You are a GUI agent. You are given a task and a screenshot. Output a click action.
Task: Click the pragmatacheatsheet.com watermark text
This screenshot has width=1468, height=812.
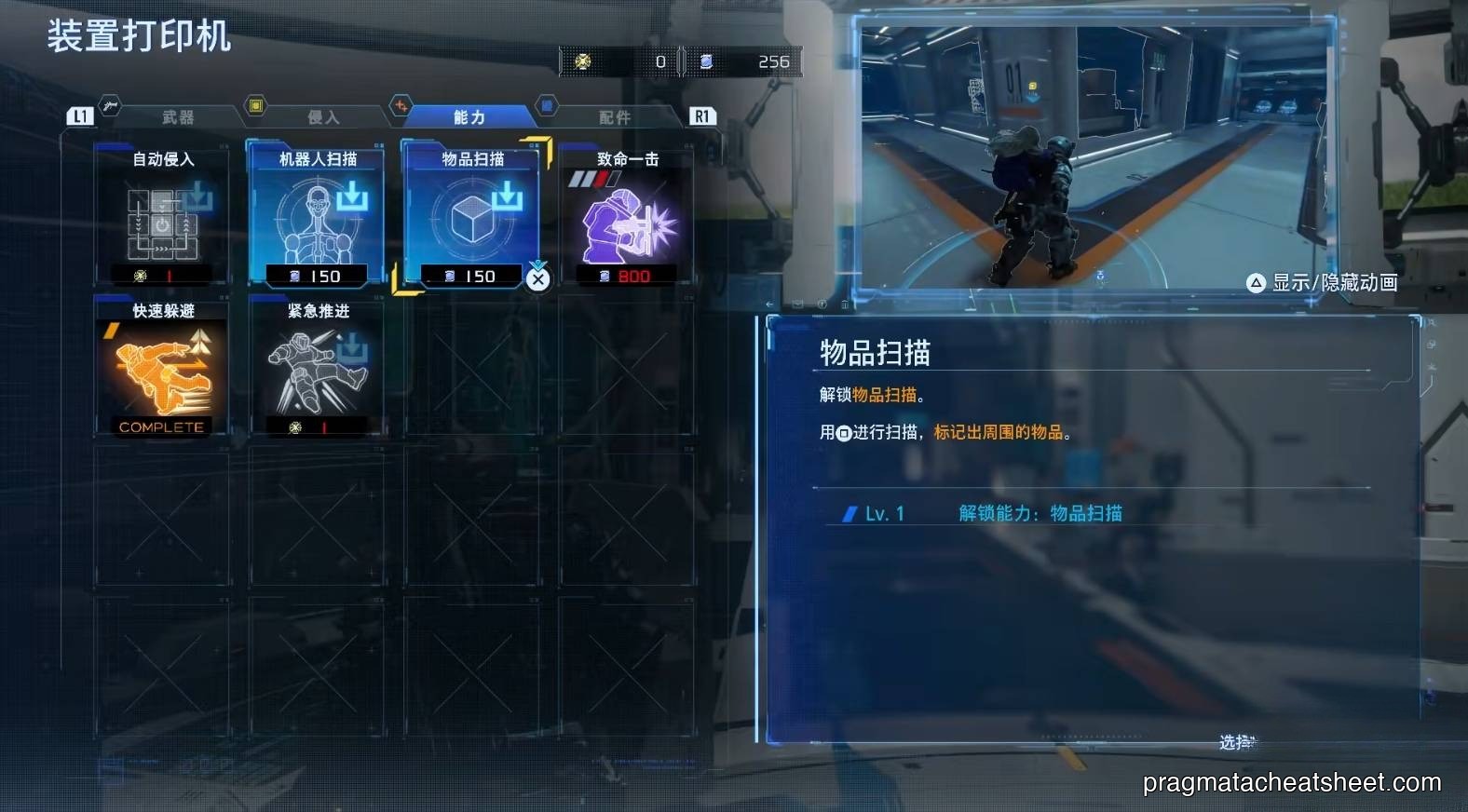1293,783
